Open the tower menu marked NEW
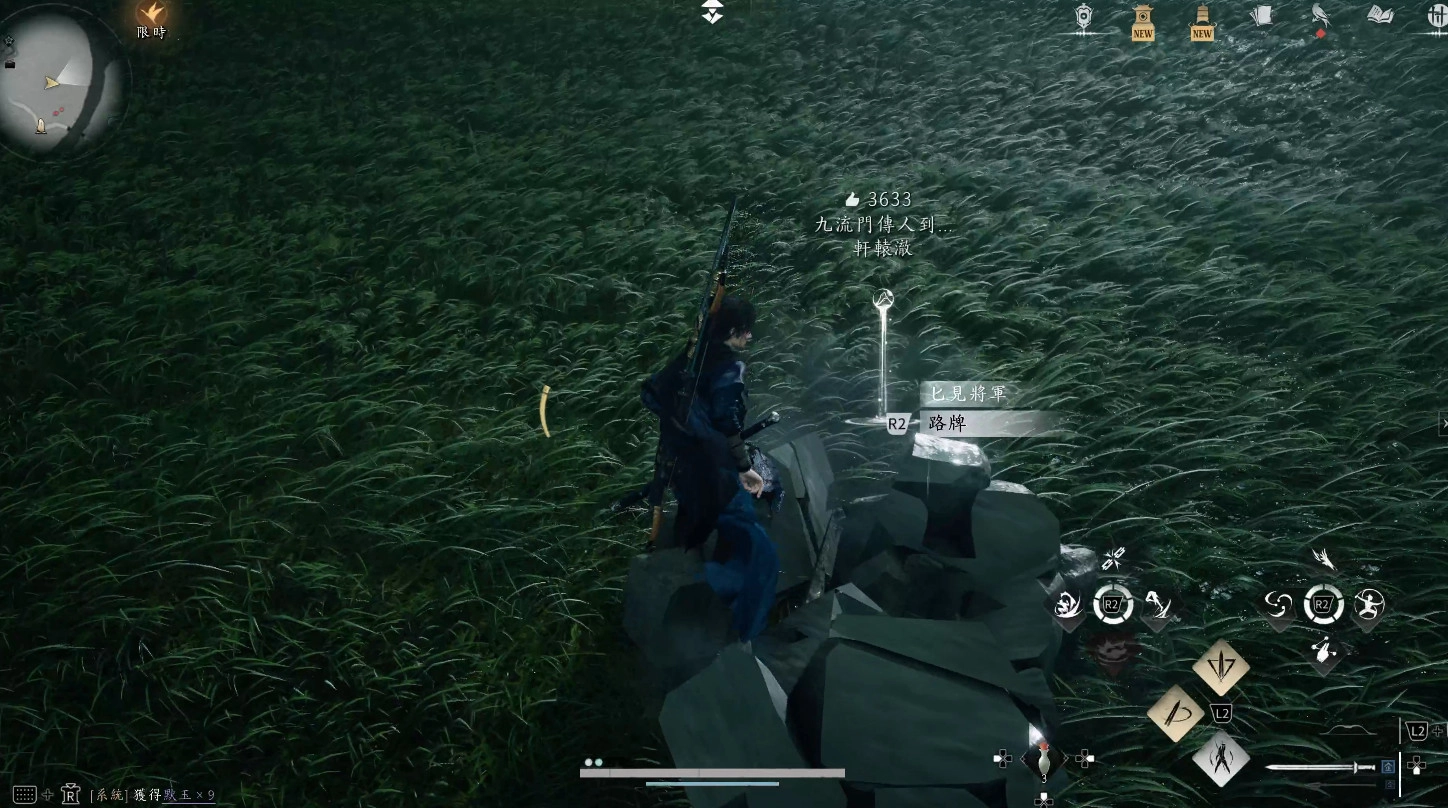Viewport: 1448px width, 808px height. [1143, 18]
